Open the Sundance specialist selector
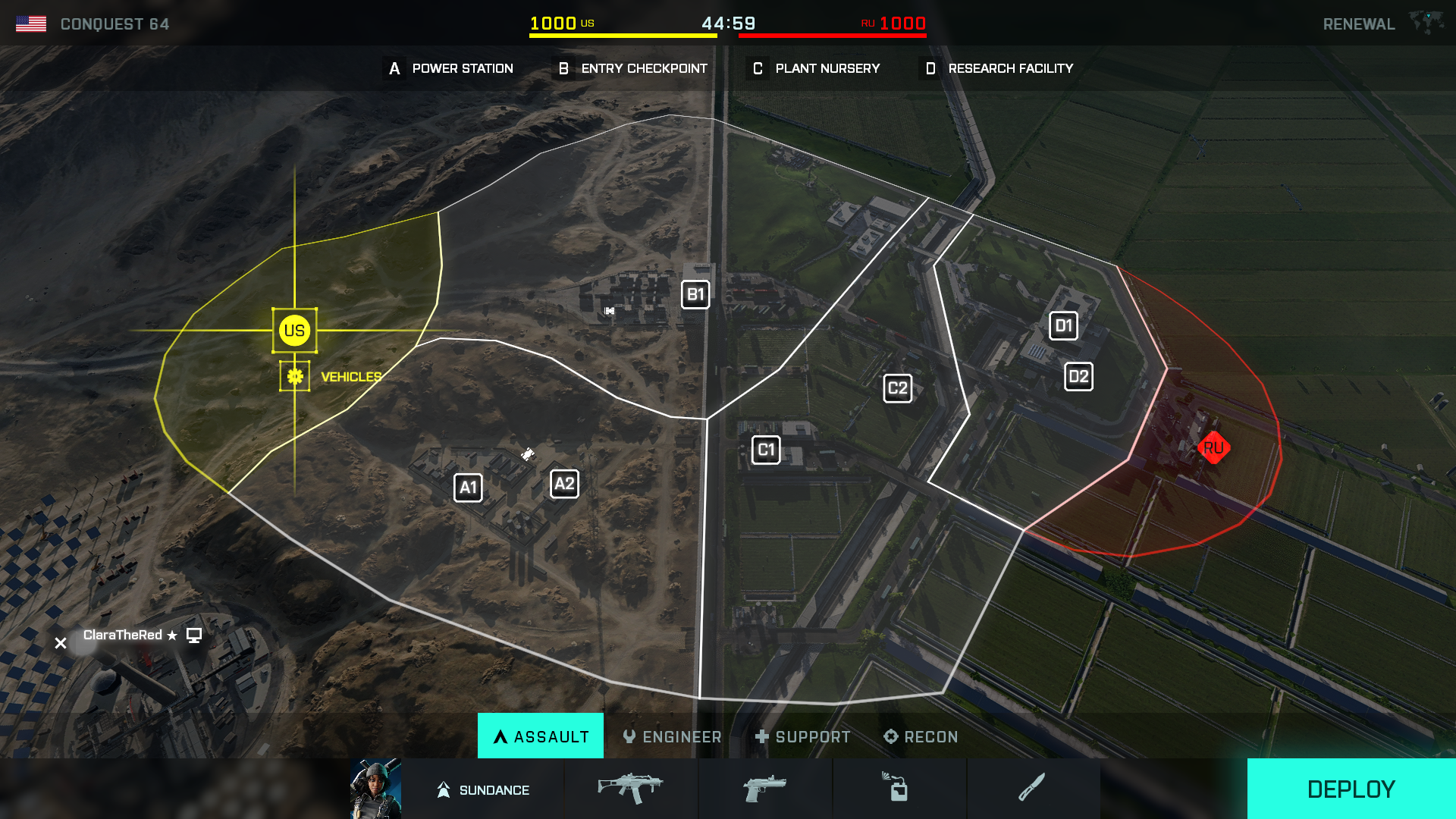Image resolution: width=1456 pixels, height=819 pixels. 483,789
